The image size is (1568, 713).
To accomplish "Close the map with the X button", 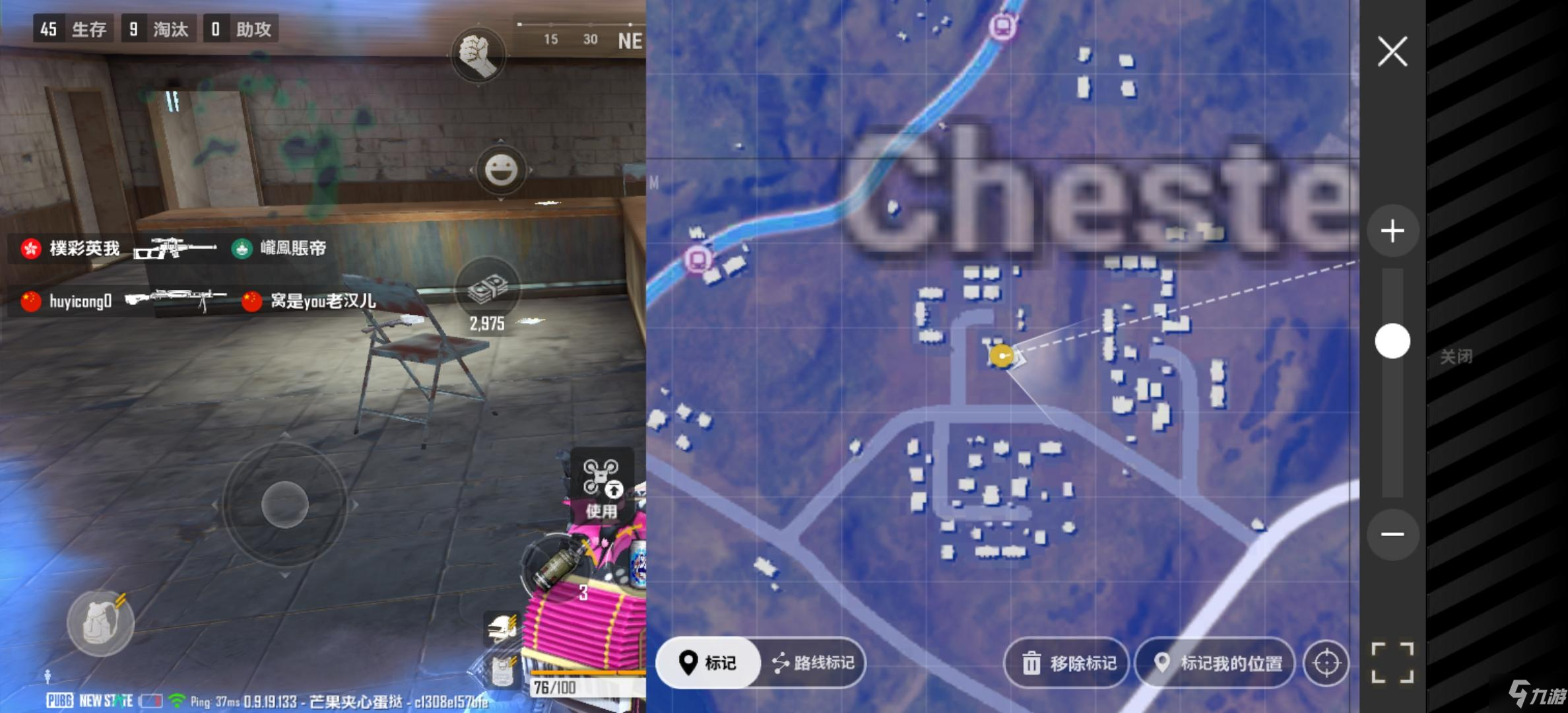I will pyautogui.click(x=1392, y=50).
